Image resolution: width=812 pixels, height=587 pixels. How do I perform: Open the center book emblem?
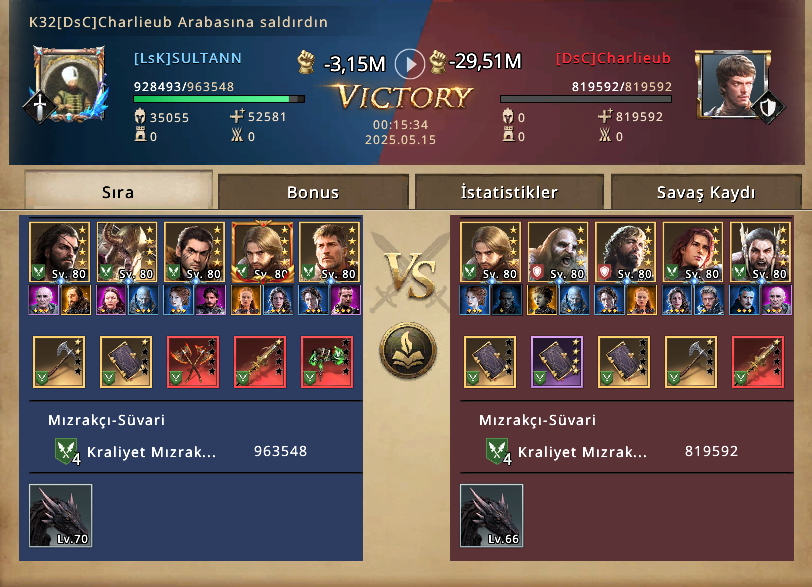[406, 351]
